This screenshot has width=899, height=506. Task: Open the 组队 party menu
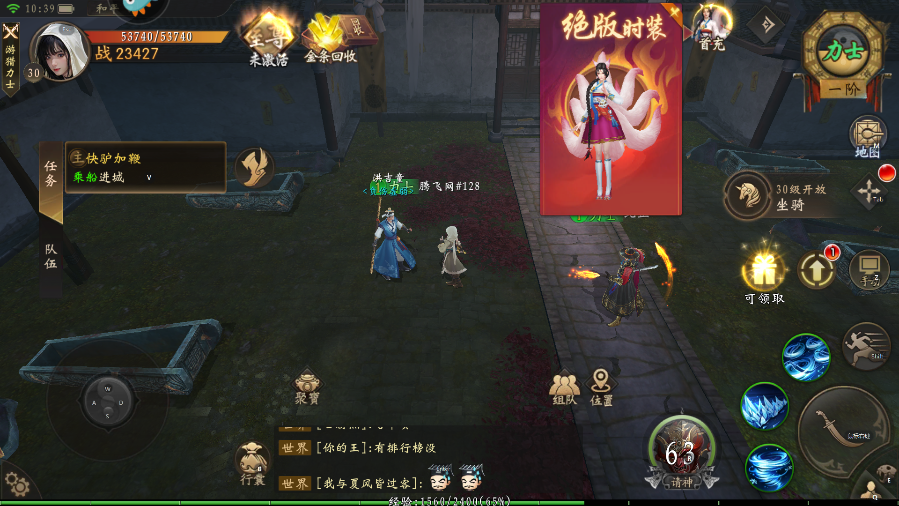[564, 388]
